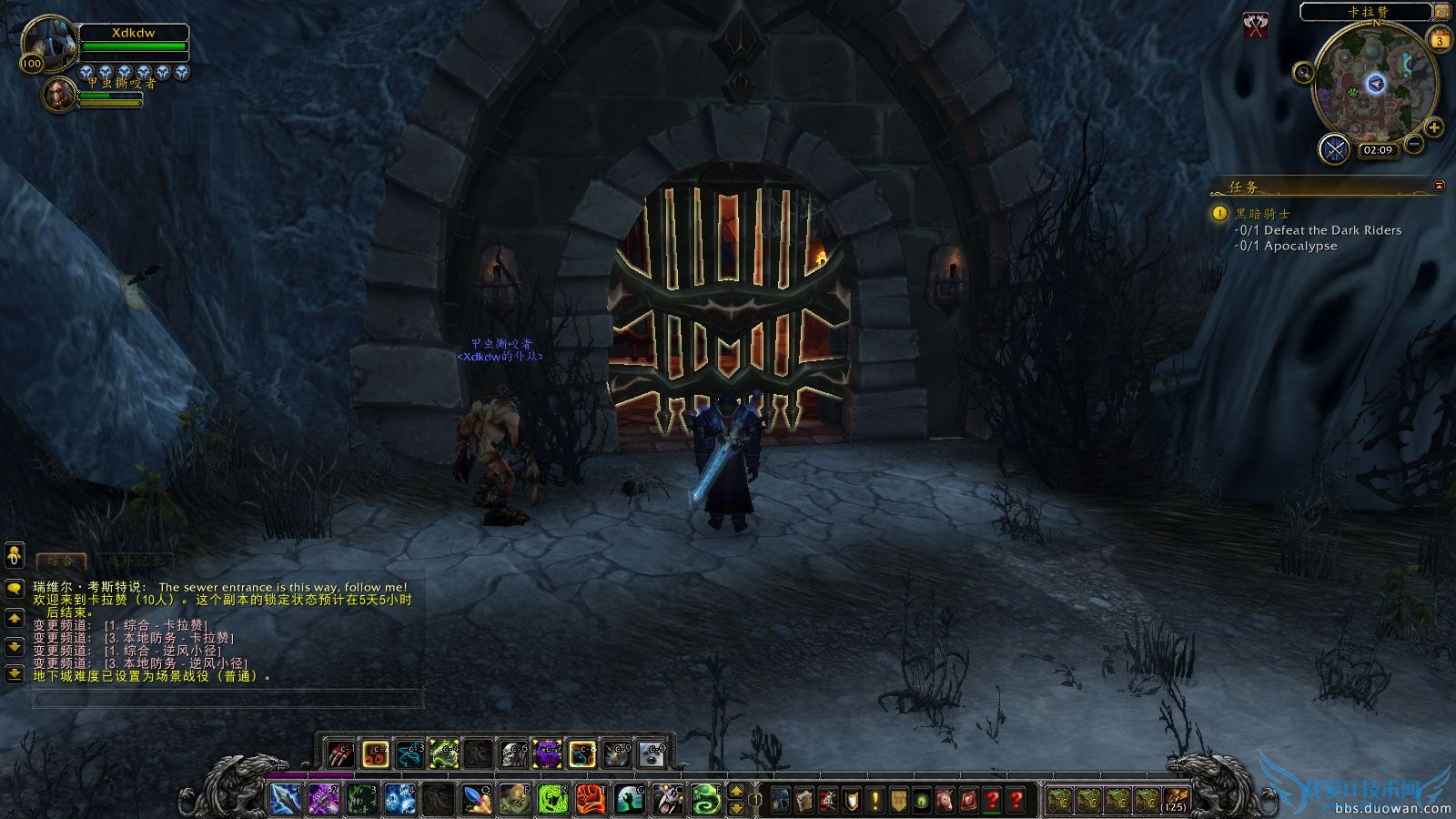1456x819 pixels.
Task: Click the shield icon in the micro menu bar
Action: pyautogui.click(x=851, y=800)
